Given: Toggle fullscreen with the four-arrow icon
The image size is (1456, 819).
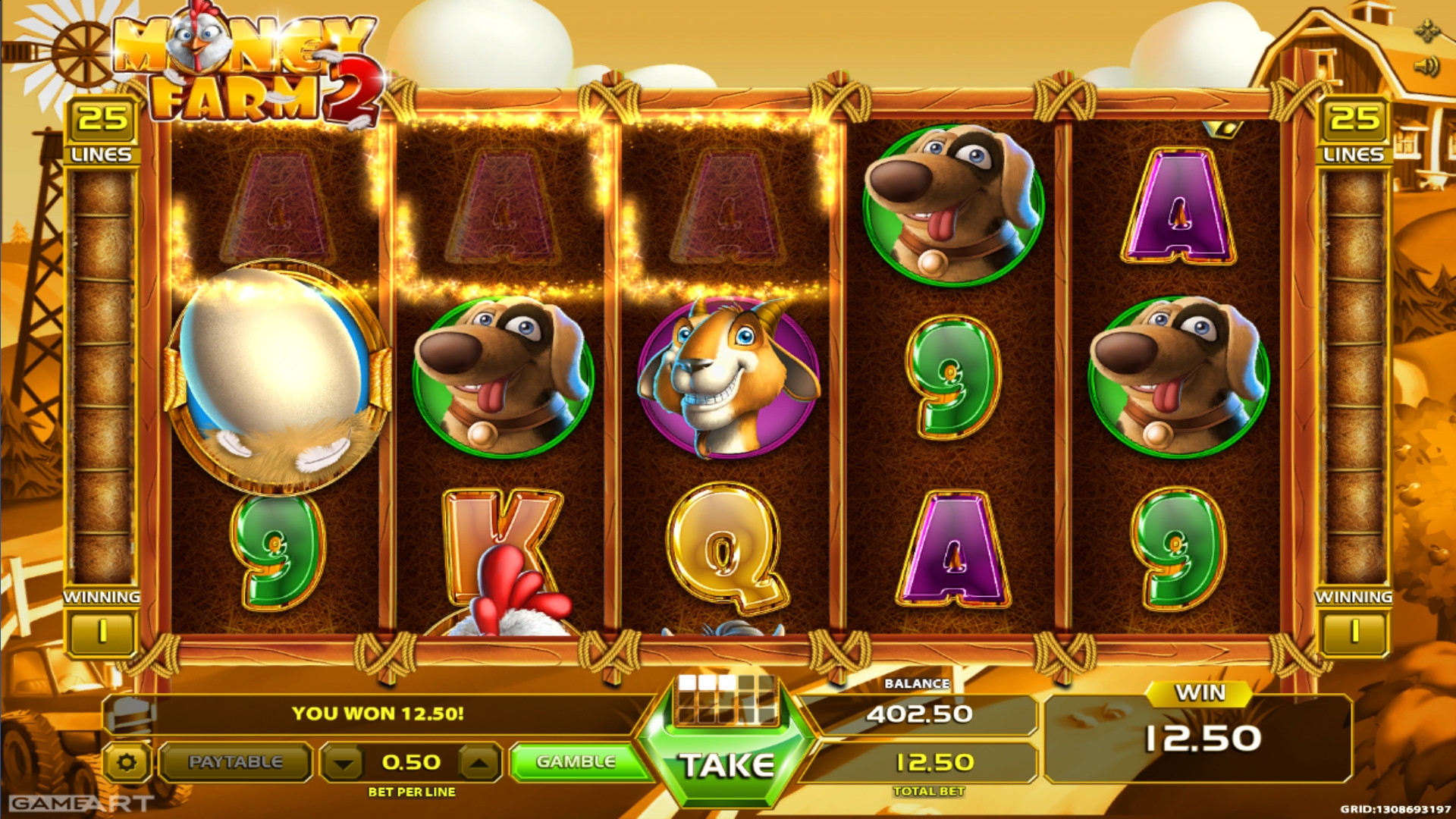Looking at the screenshot, I should (1427, 31).
